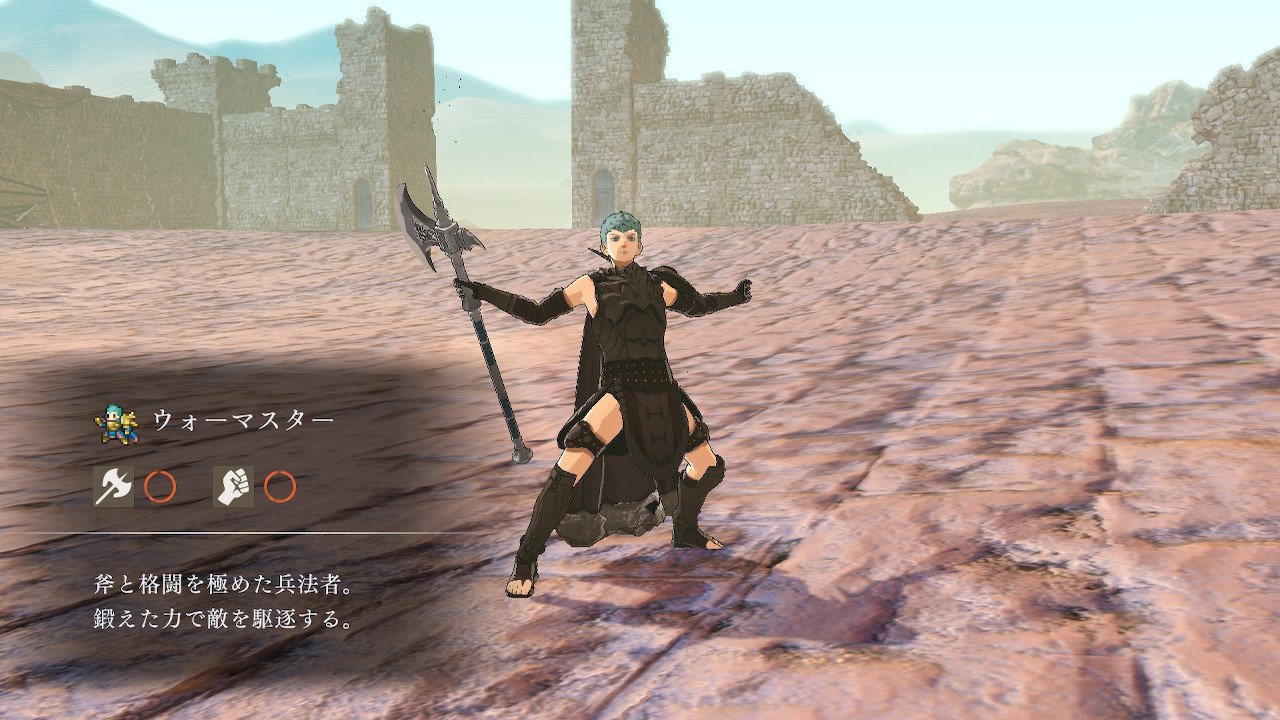Click the axe weapon skill icon

click(112, 487)
